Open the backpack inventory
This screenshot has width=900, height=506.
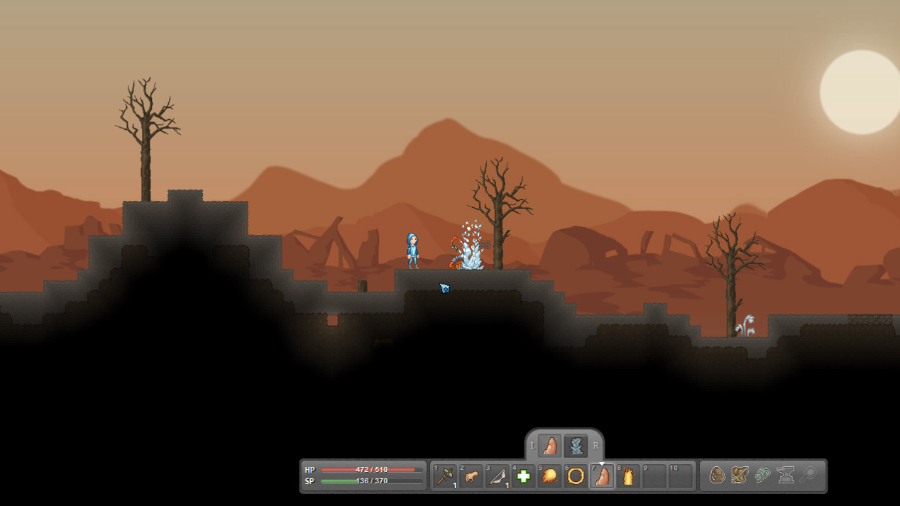(x=717, y=476)
